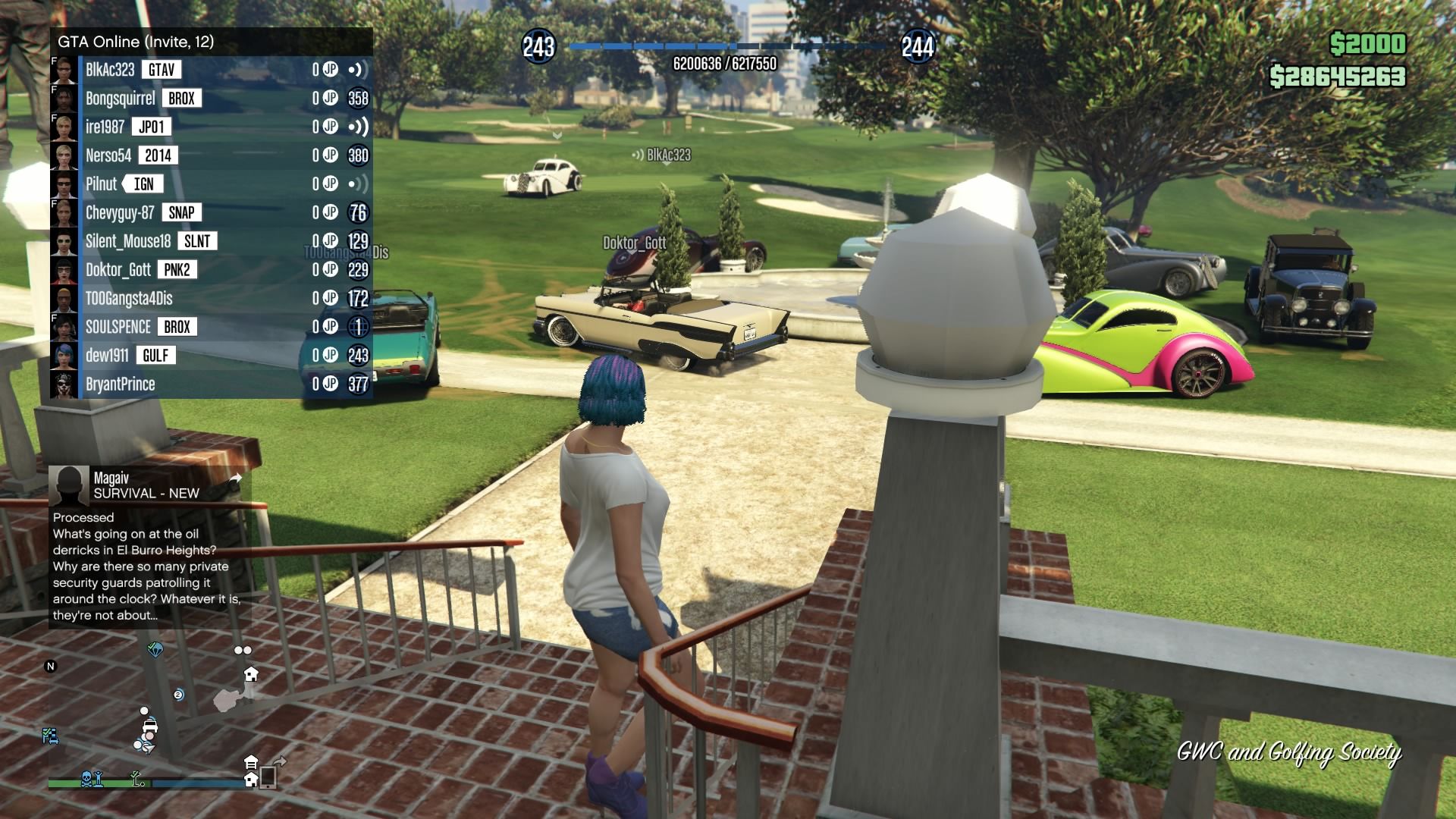
Task: Click the $28645263 bank balance display
Action: tap(1337, 75)
